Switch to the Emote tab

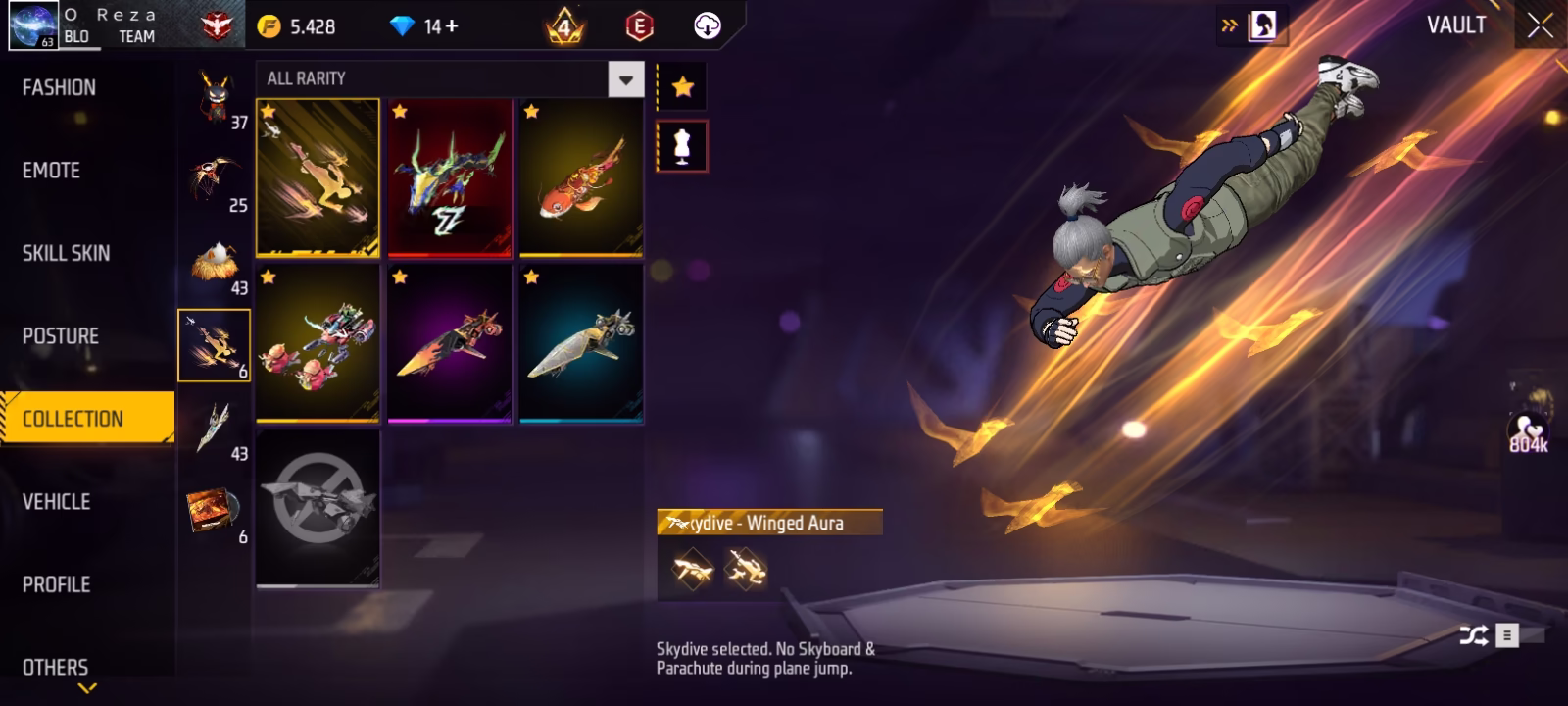pyautogui.click(x=52, y=171)
